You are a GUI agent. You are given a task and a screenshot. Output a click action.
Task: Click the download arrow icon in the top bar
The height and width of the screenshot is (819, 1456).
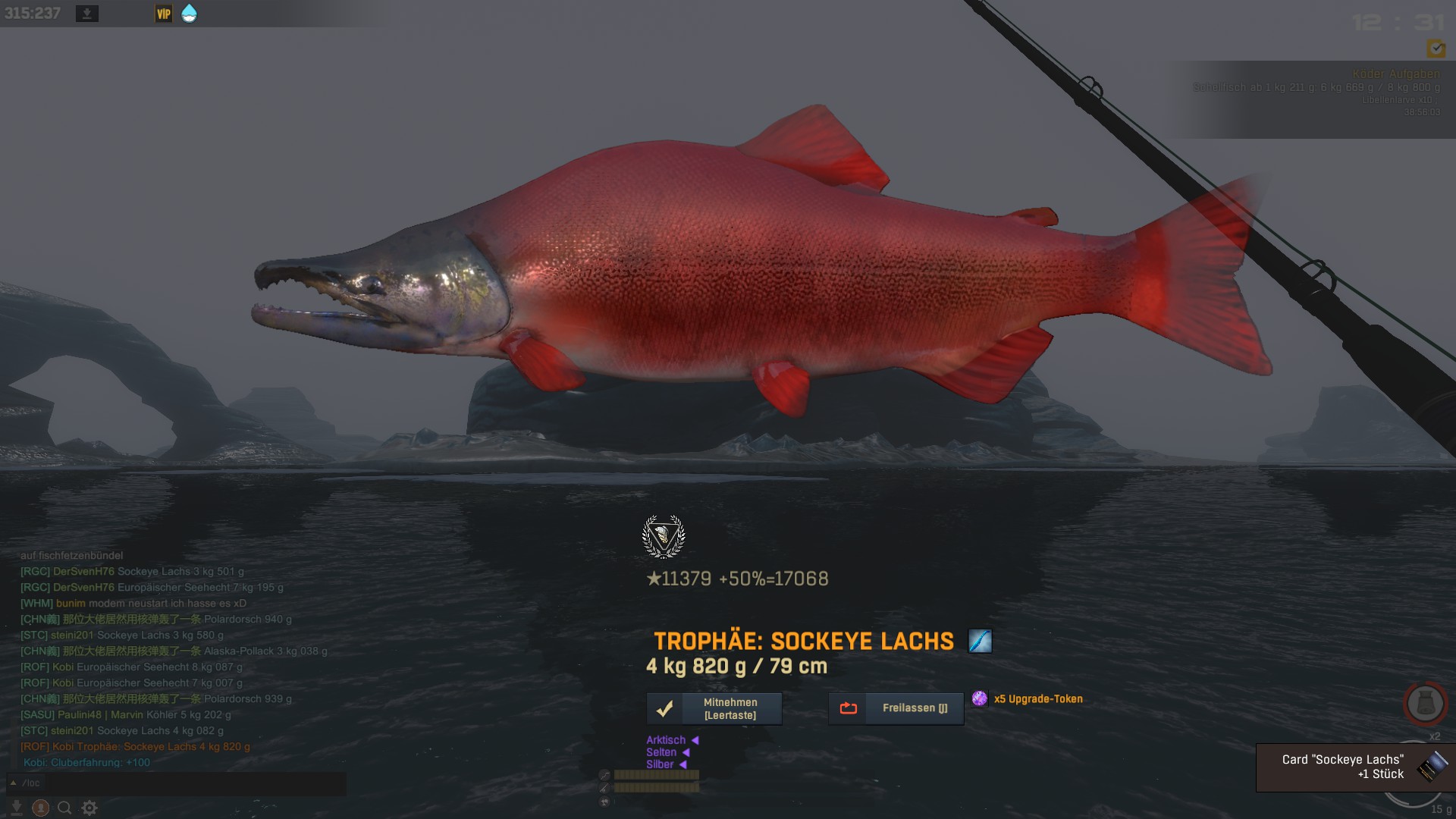87,14
